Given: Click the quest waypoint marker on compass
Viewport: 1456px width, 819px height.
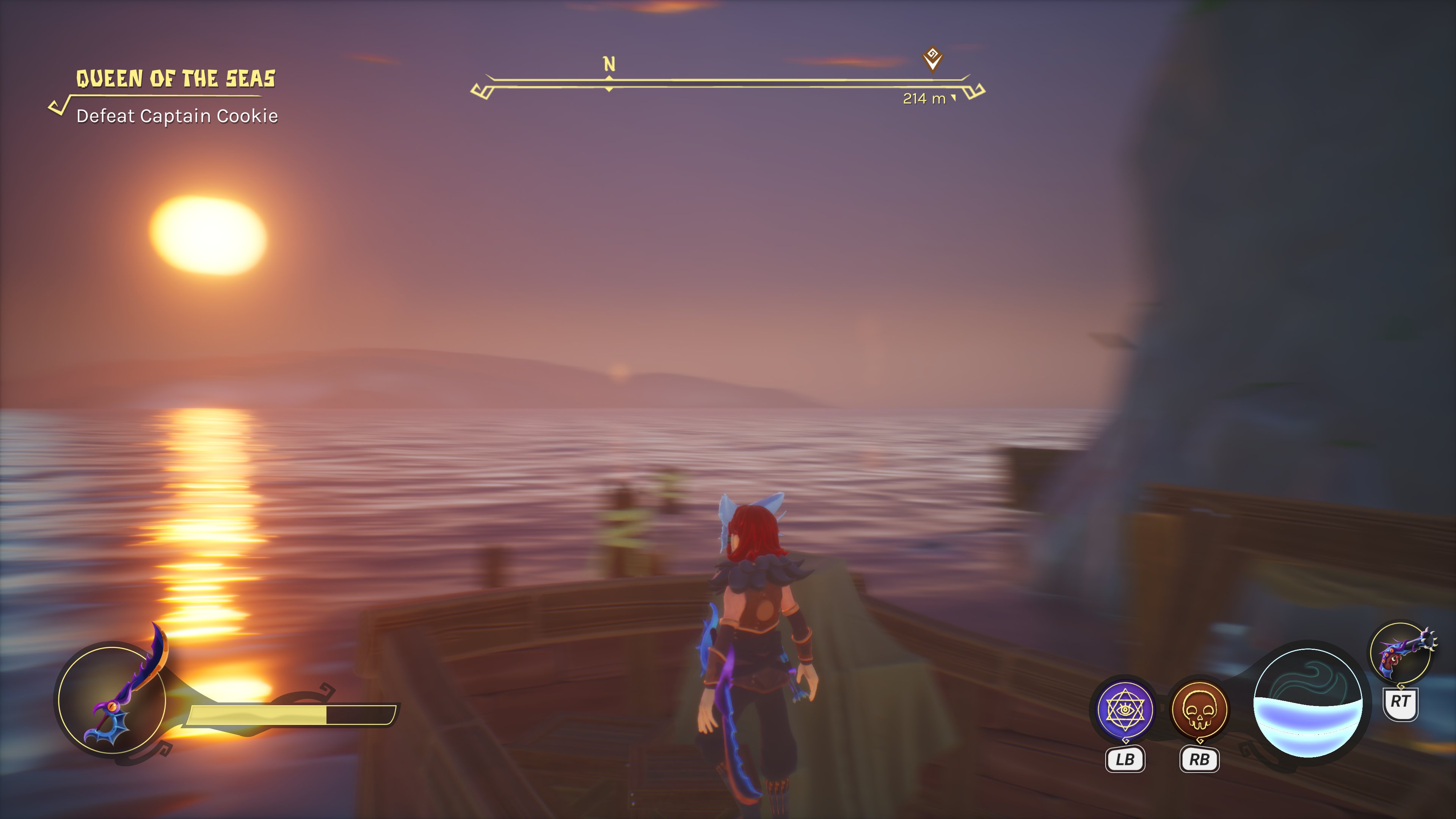Looking at the screenshot, I should [932, 58].
